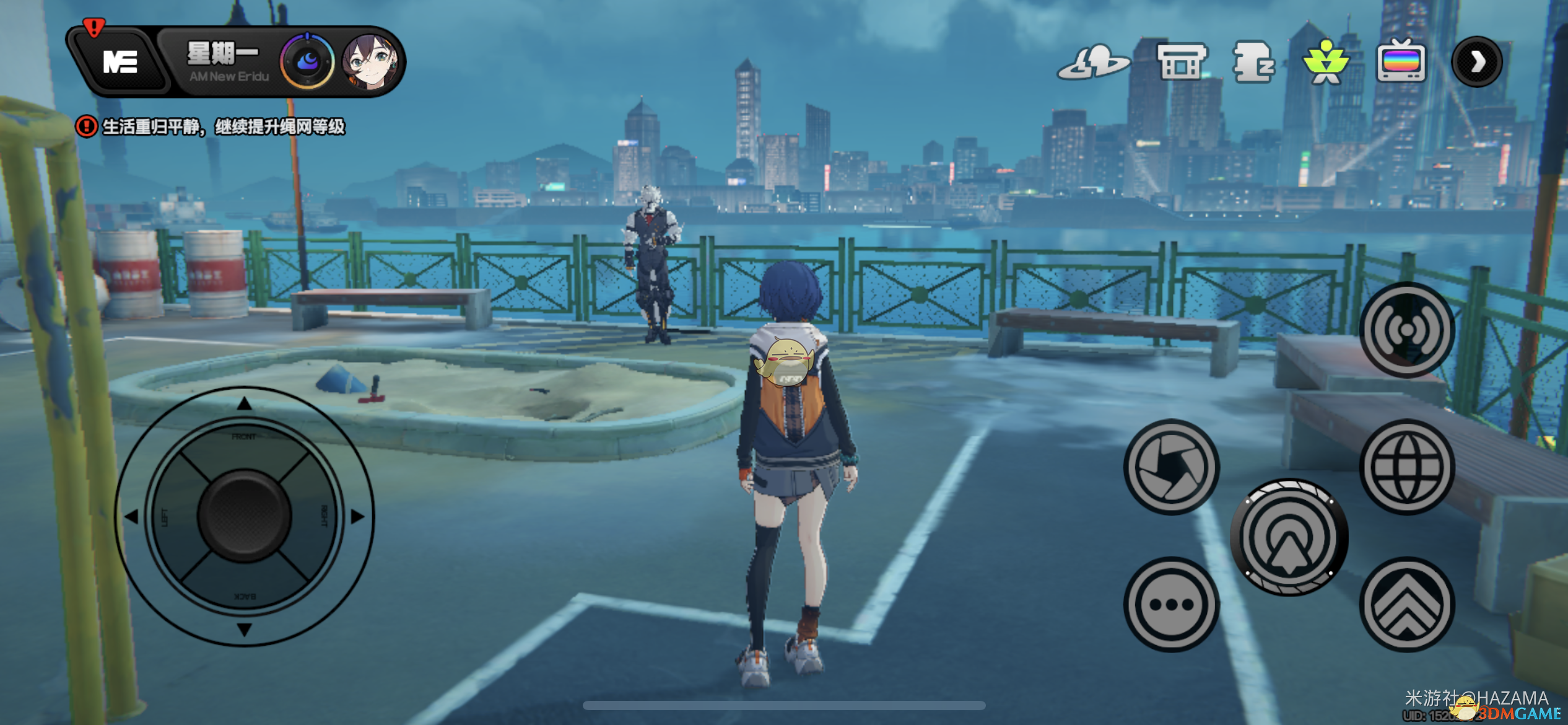This screenshot has height=725, width=1568.
Task: Open the rainbow TV icon
Action: [1401, 62]
